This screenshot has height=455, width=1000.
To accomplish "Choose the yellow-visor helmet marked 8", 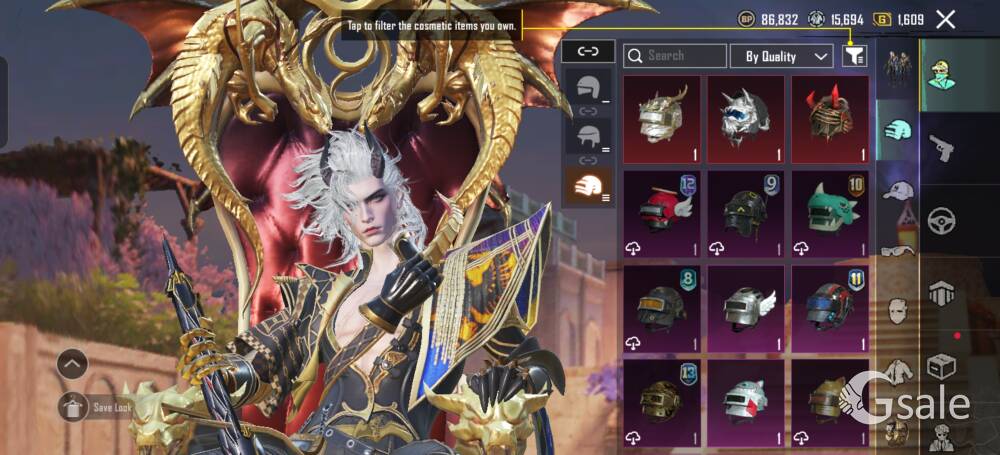I will pyautogui.click(x=662, y=307).
